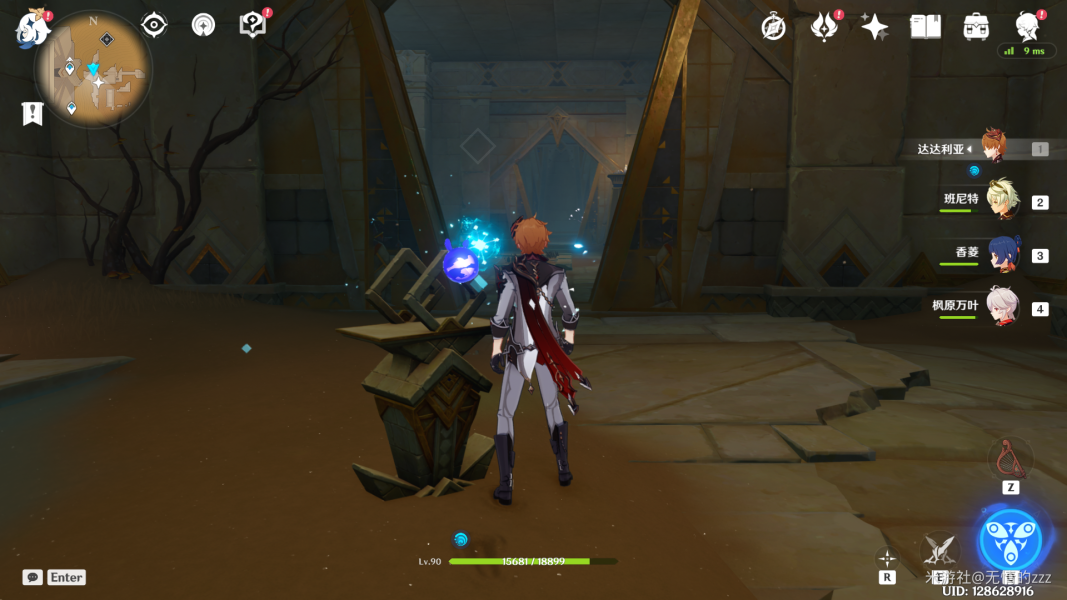Open the tutorial book with question mark

253,25
